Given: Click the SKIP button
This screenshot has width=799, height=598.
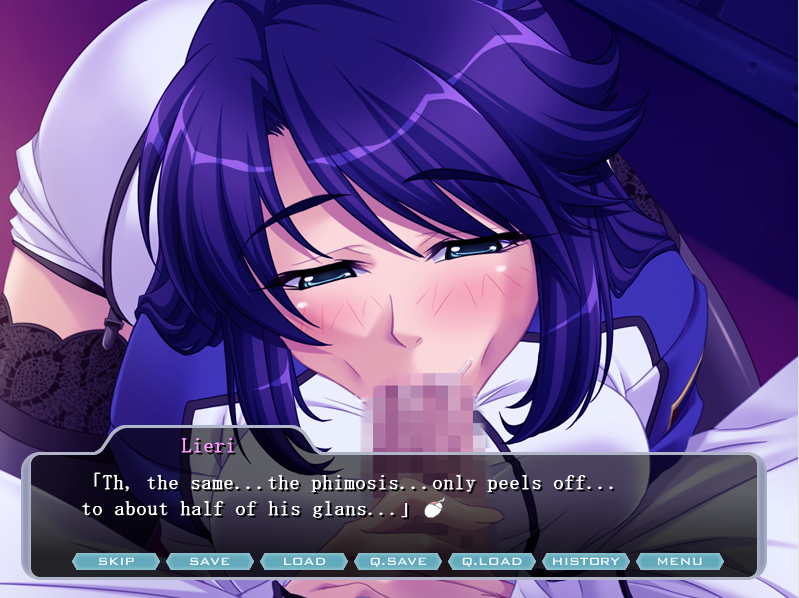Looking at the screenshot, I should (116, 561).
